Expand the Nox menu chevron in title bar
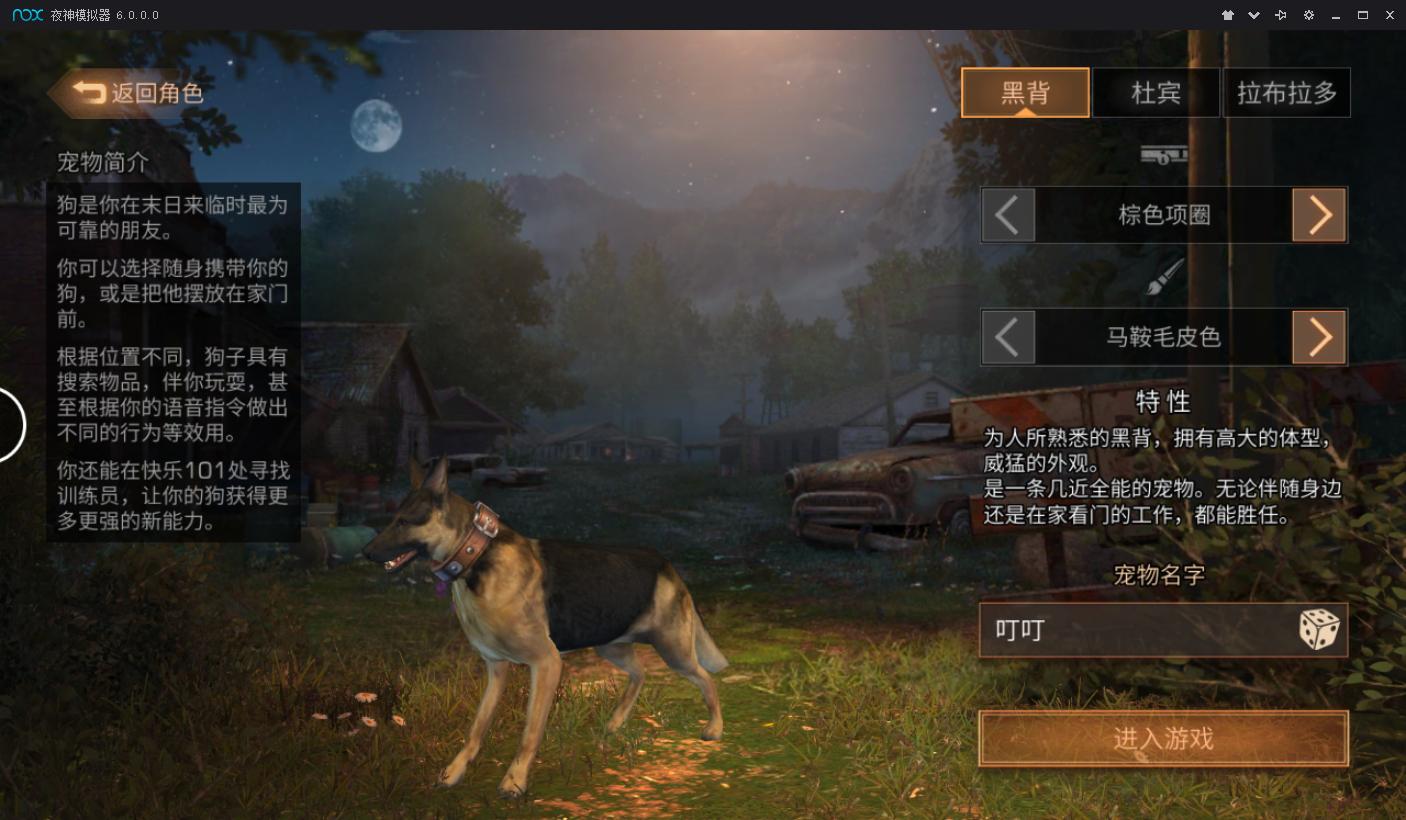This screenshot has height=820, width=1406. pos(1254,15)
